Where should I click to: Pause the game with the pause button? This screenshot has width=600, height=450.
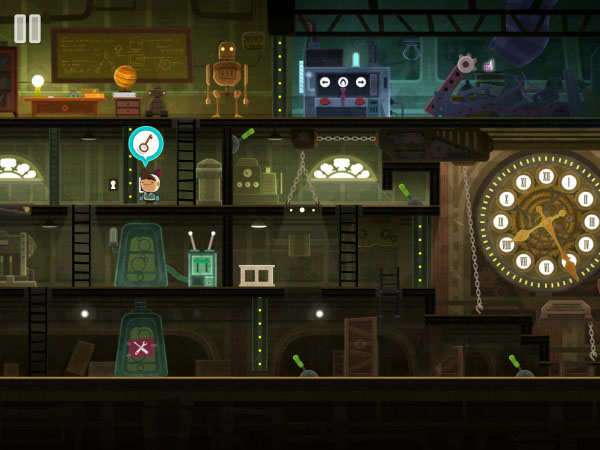click(x=28, y=28)
